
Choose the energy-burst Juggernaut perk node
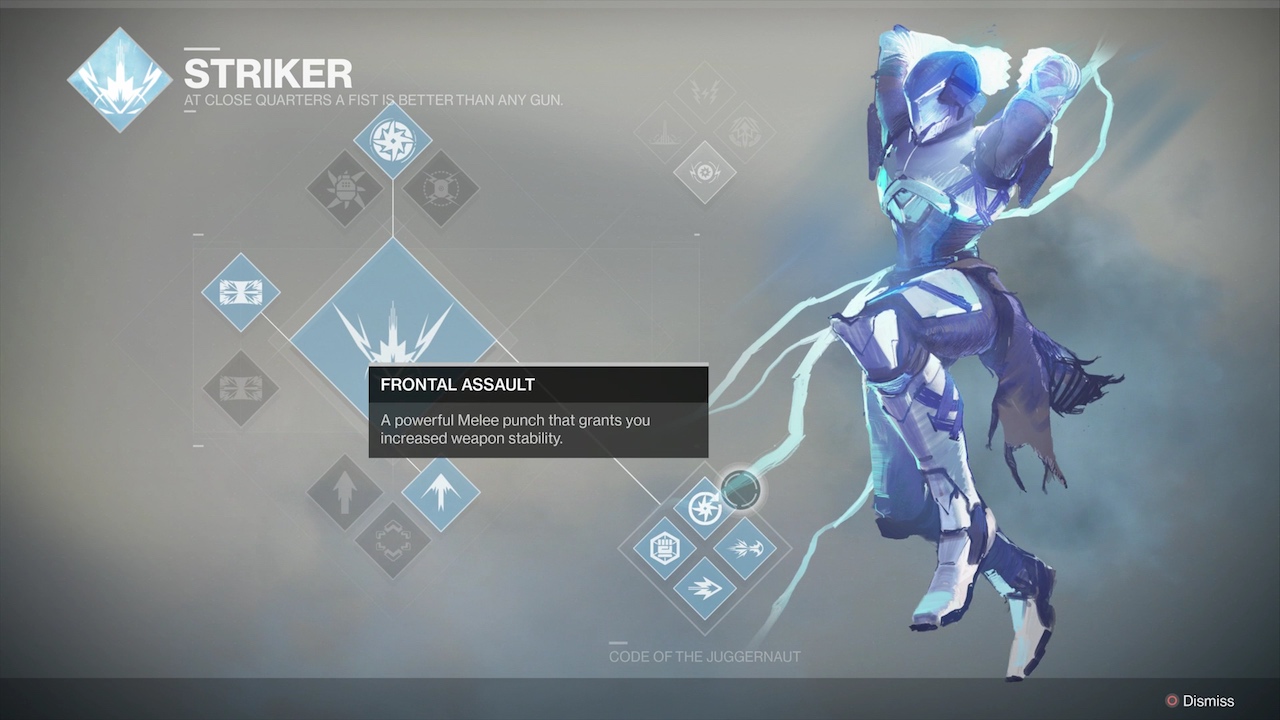pos(745,548)
